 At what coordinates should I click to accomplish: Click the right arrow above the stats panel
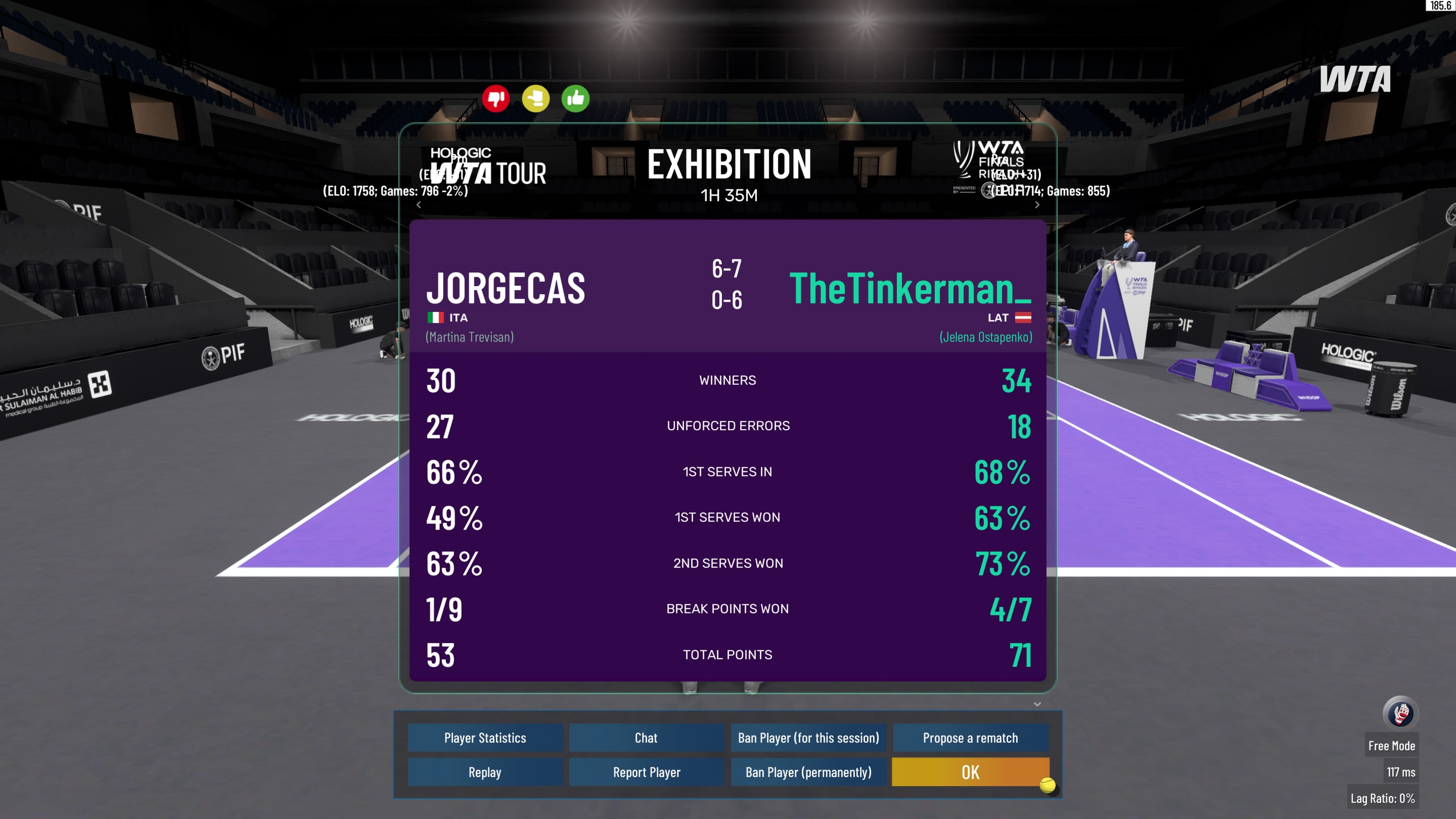(1037, 205)
